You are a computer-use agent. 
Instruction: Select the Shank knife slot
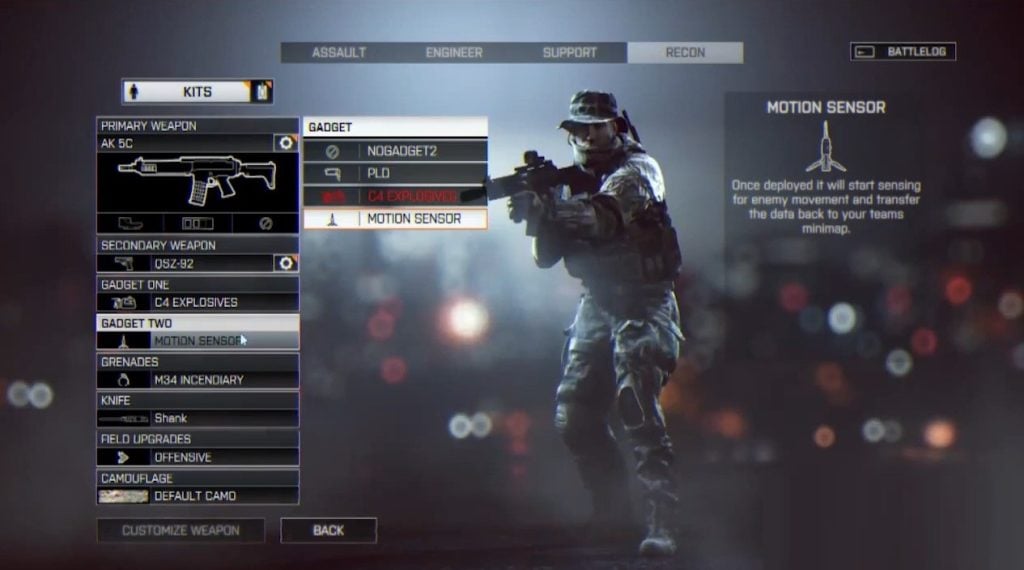[197, 418]
